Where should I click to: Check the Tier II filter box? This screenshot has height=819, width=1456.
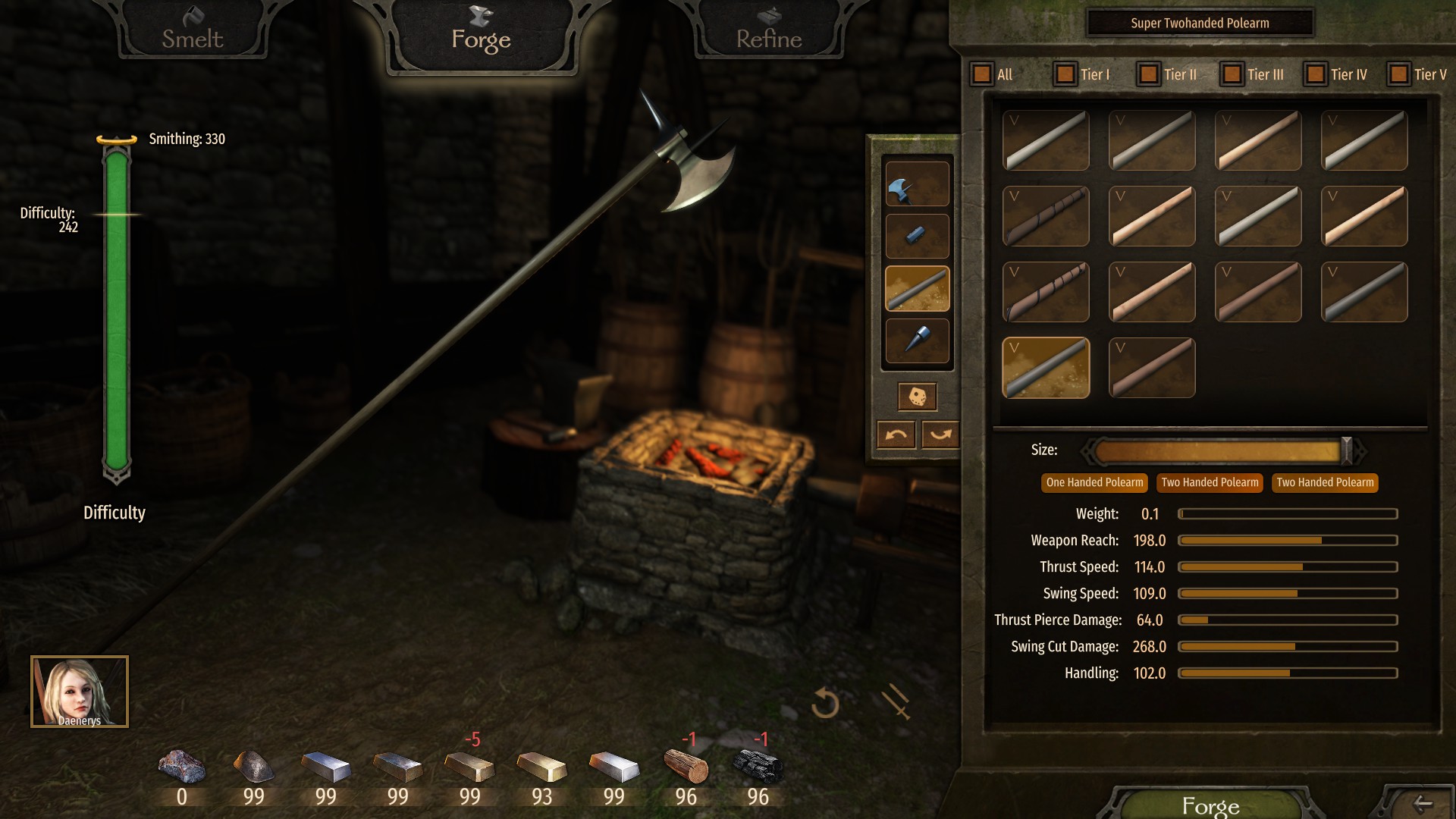coord(1149,74)
